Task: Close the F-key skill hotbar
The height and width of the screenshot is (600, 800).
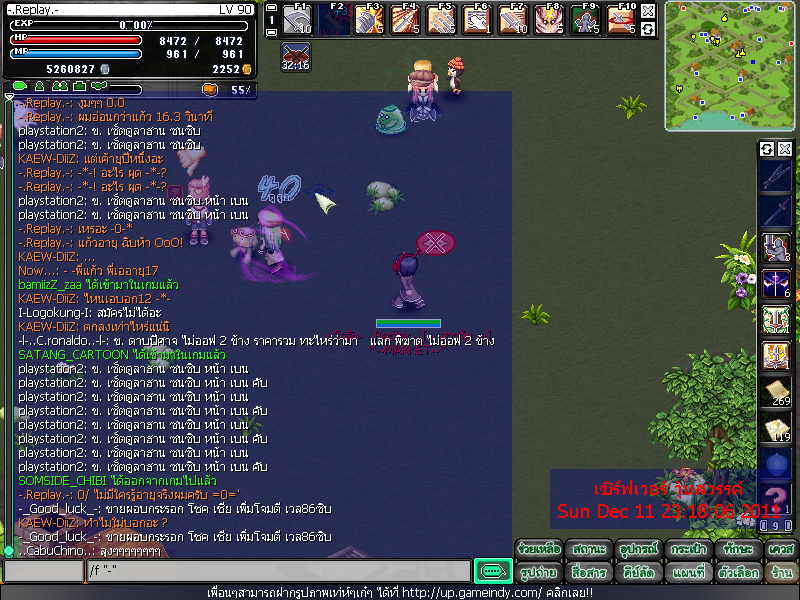Action: 648,11
